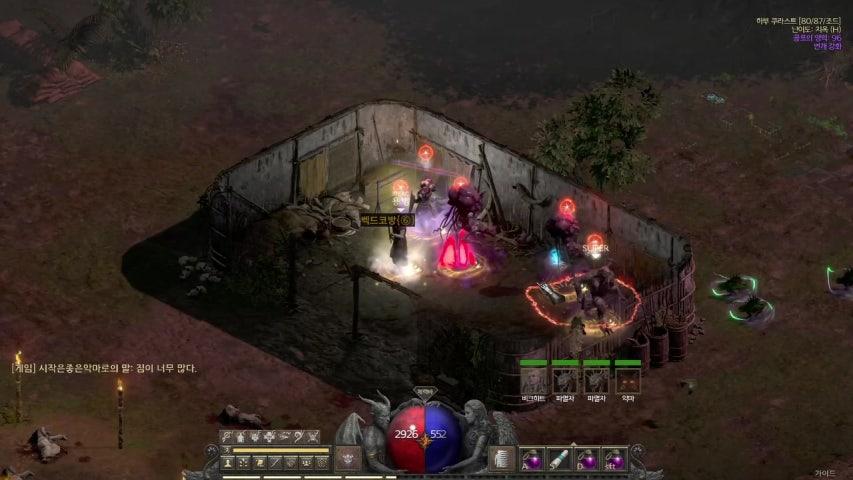This screenshot has height=480, width=853.
Task: Select the right skill button beside the mana orb
Action: [x=503, y=459]
